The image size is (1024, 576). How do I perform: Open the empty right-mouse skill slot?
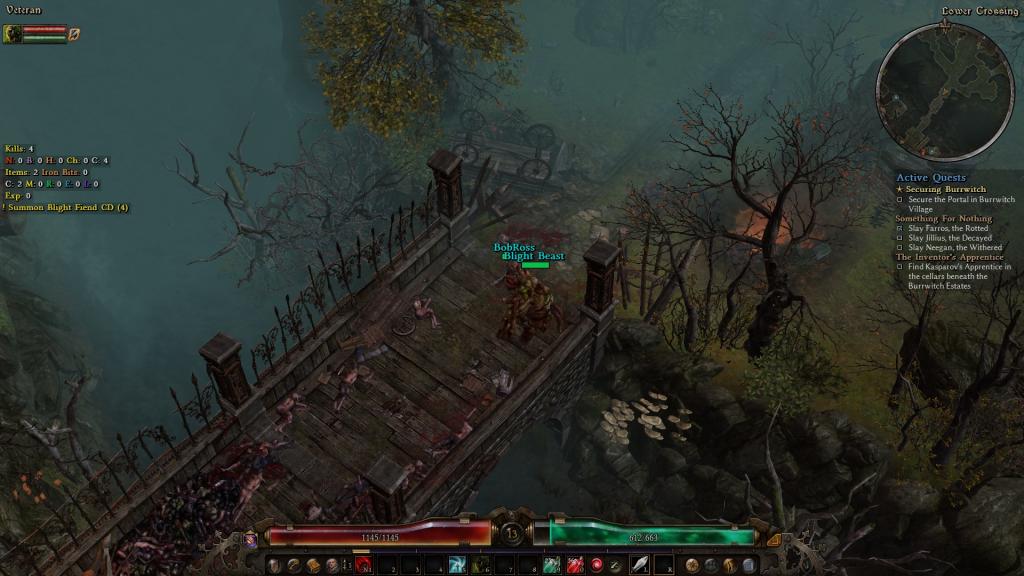[x=663, y=565]
